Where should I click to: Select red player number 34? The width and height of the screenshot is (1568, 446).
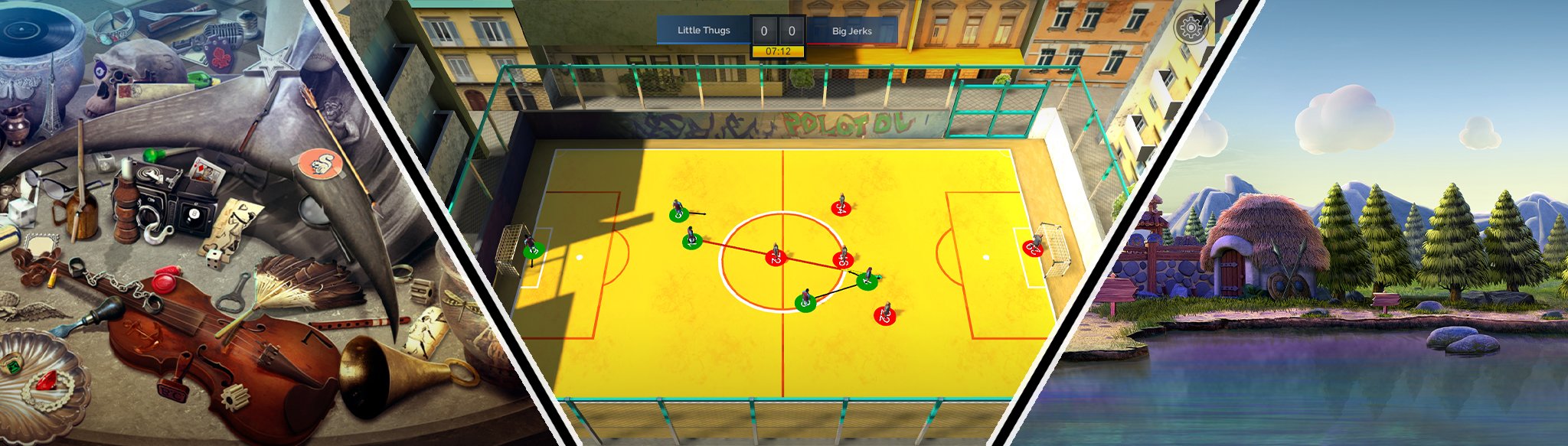[841, 207]
